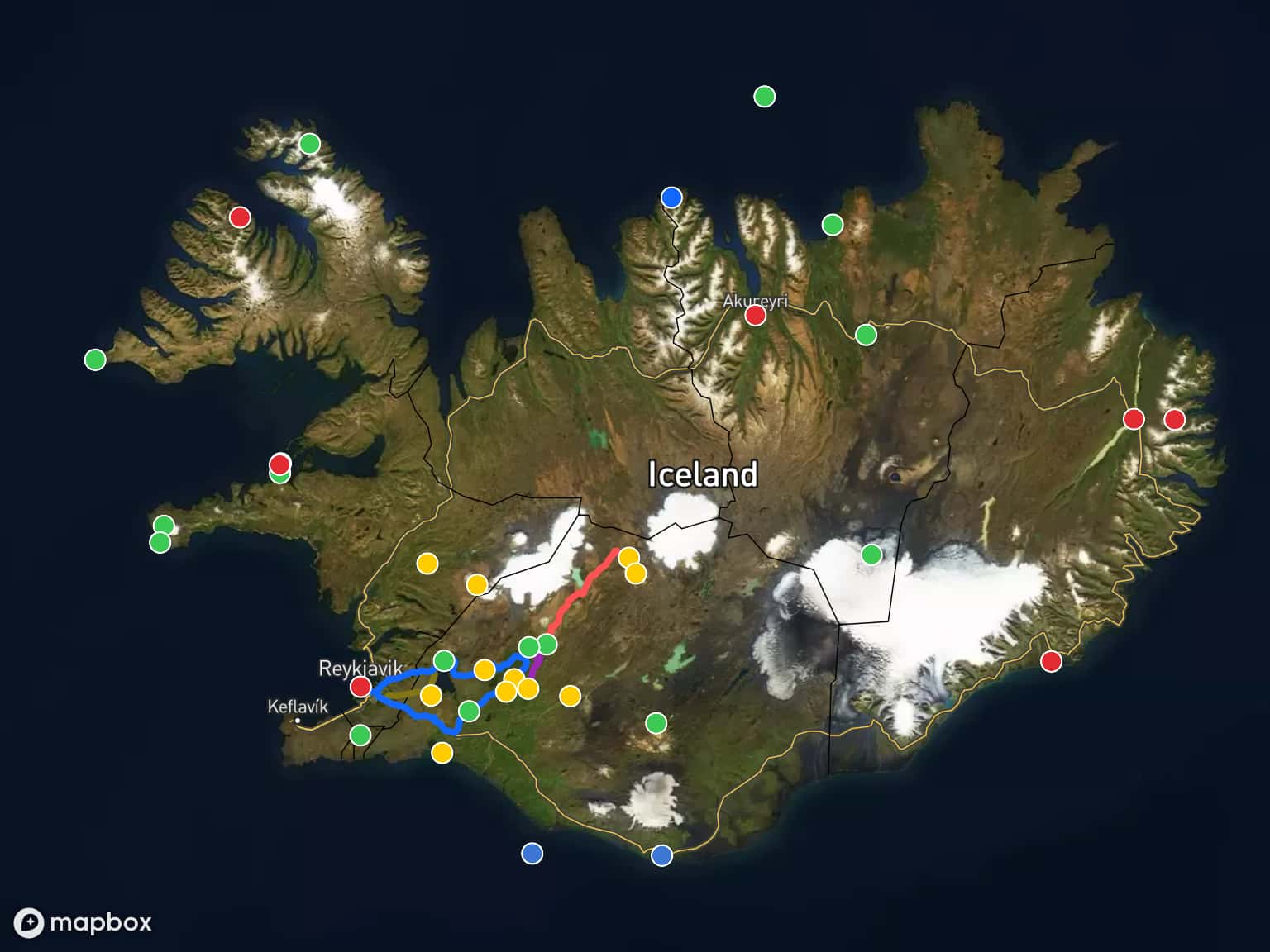Select the red marker at Reykjavík
The image size is (1270, 952).
[x=360, y=687]
